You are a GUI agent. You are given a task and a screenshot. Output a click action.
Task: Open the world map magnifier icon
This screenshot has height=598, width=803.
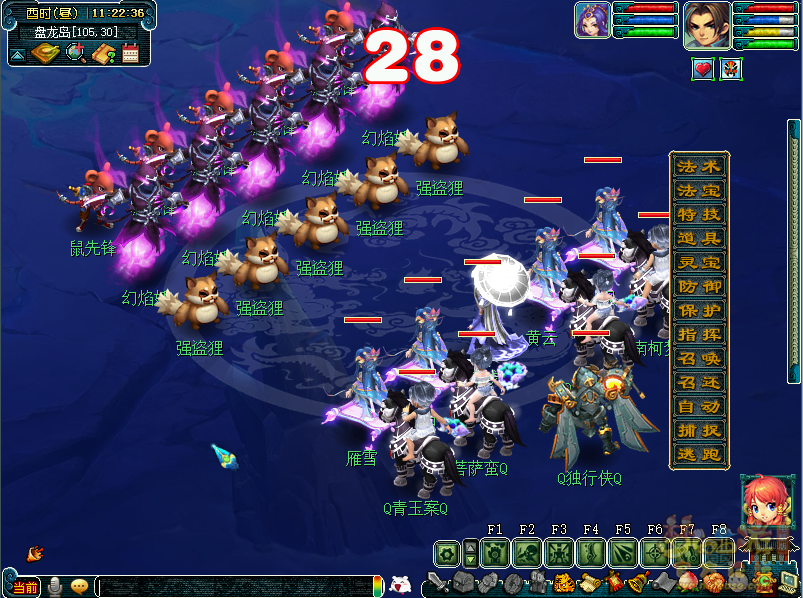tap(75, 52)
